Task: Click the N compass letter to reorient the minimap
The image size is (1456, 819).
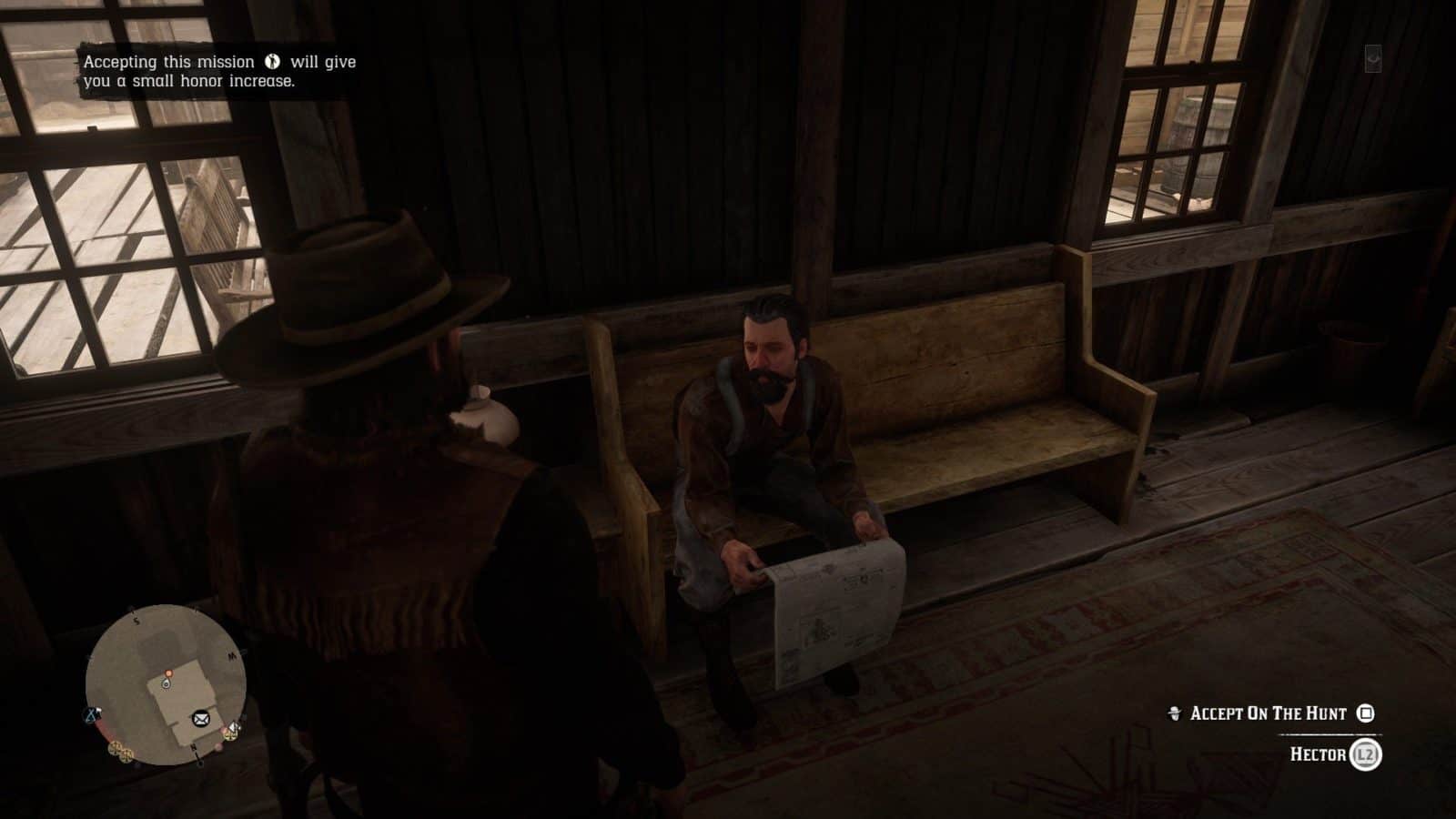Action: click(192, 747)
